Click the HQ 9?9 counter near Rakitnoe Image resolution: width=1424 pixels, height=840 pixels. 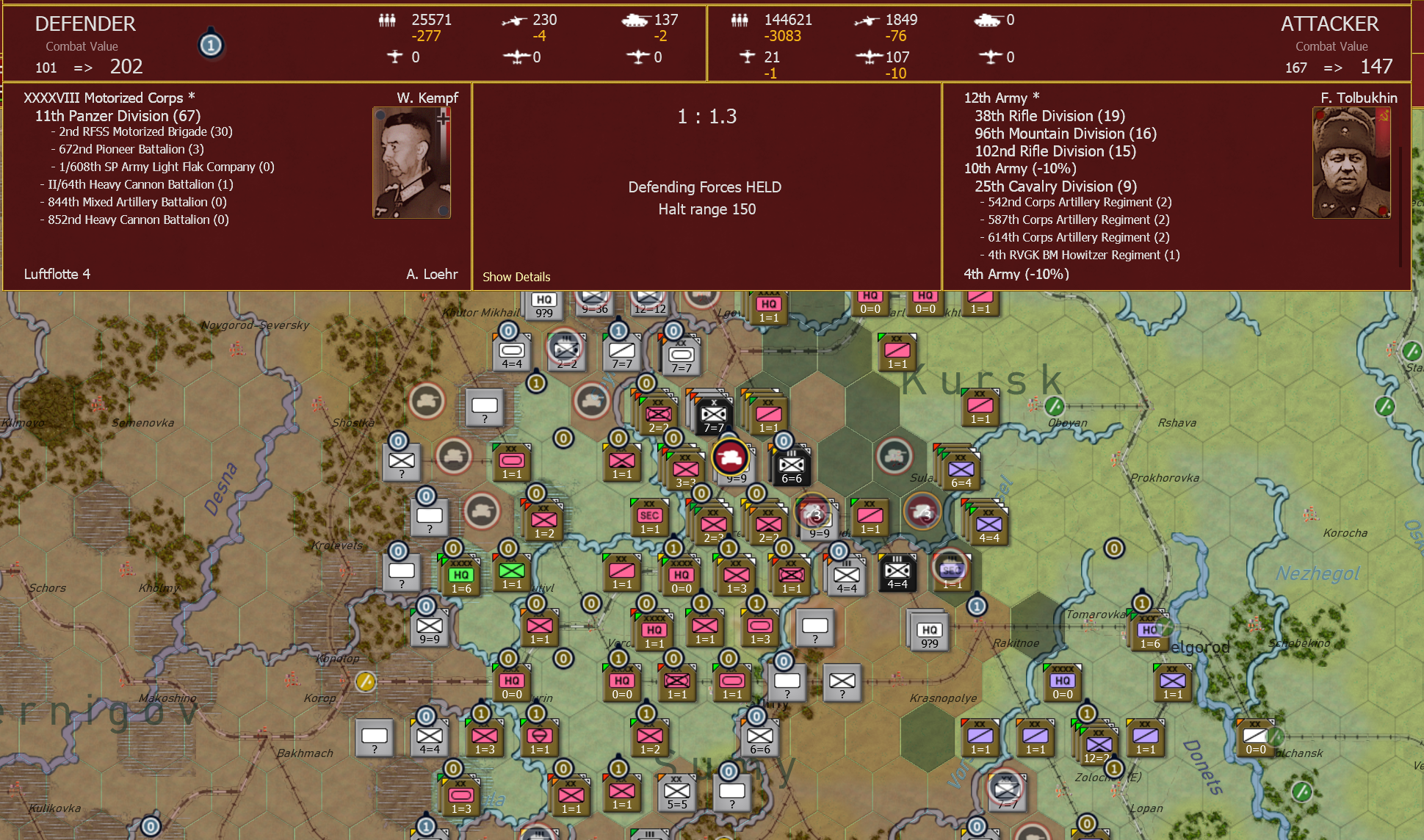(x=928, y=631)
